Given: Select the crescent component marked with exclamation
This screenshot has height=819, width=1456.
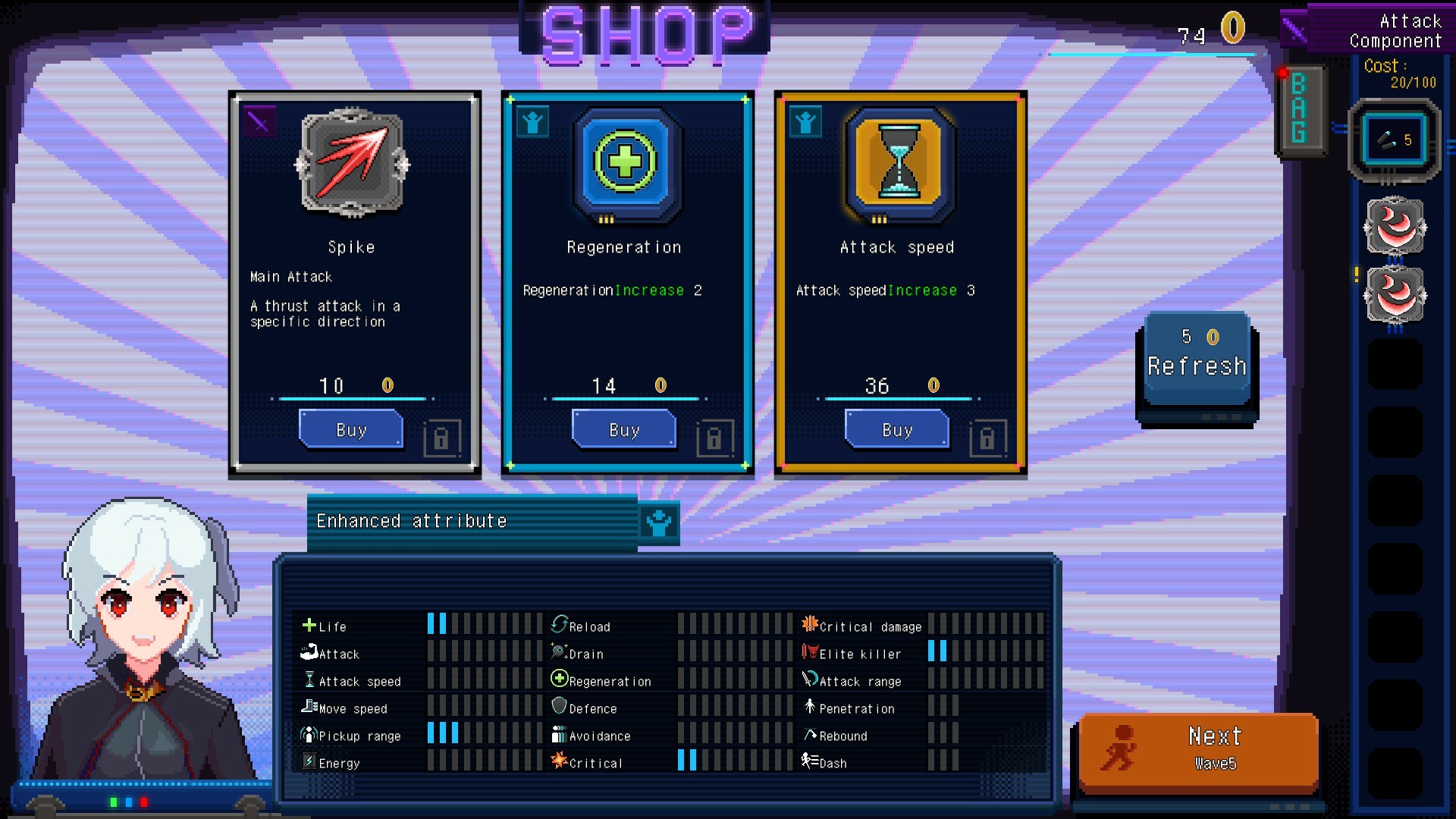Looking at the screenshot, I should pyautogui.click(x=1394, y=297).
